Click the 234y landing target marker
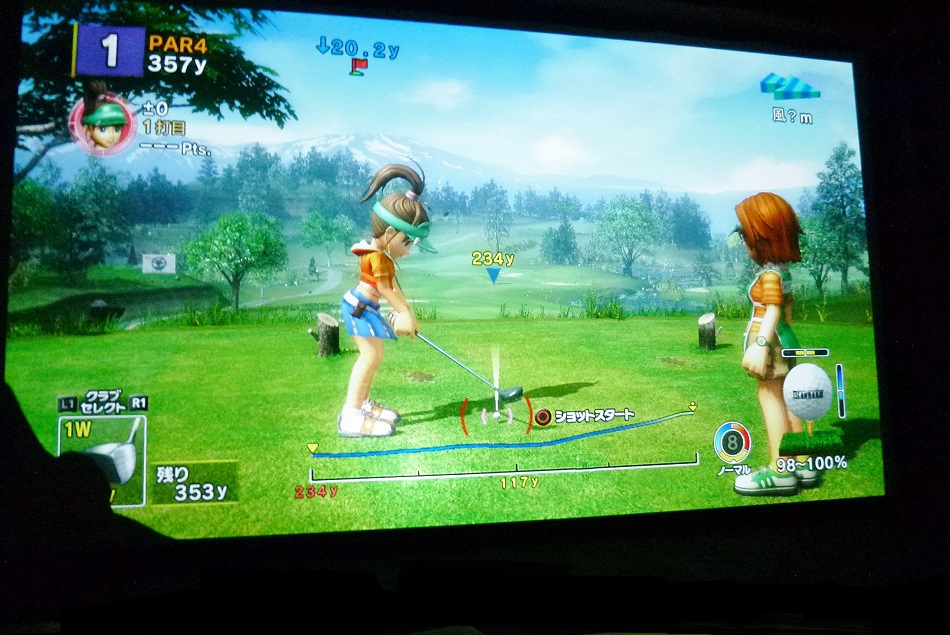 (x=493, y=274)
